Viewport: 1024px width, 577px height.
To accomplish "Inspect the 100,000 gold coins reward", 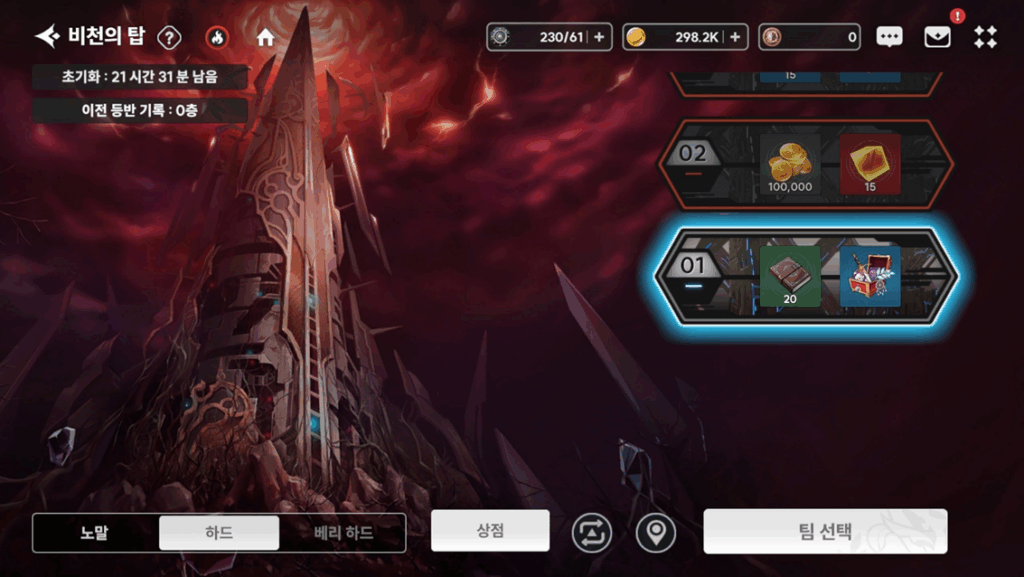I will coord(790,164).
